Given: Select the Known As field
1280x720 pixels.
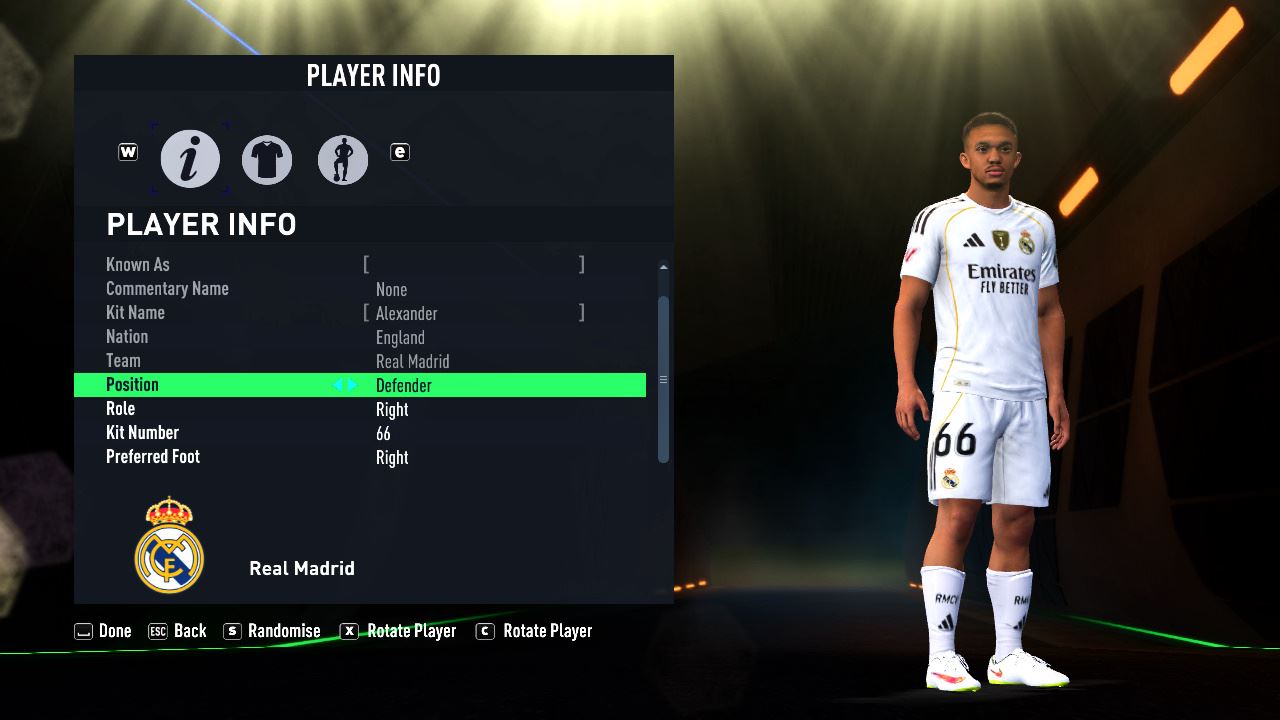Looking at the screenshot, I should click(474, 265).
